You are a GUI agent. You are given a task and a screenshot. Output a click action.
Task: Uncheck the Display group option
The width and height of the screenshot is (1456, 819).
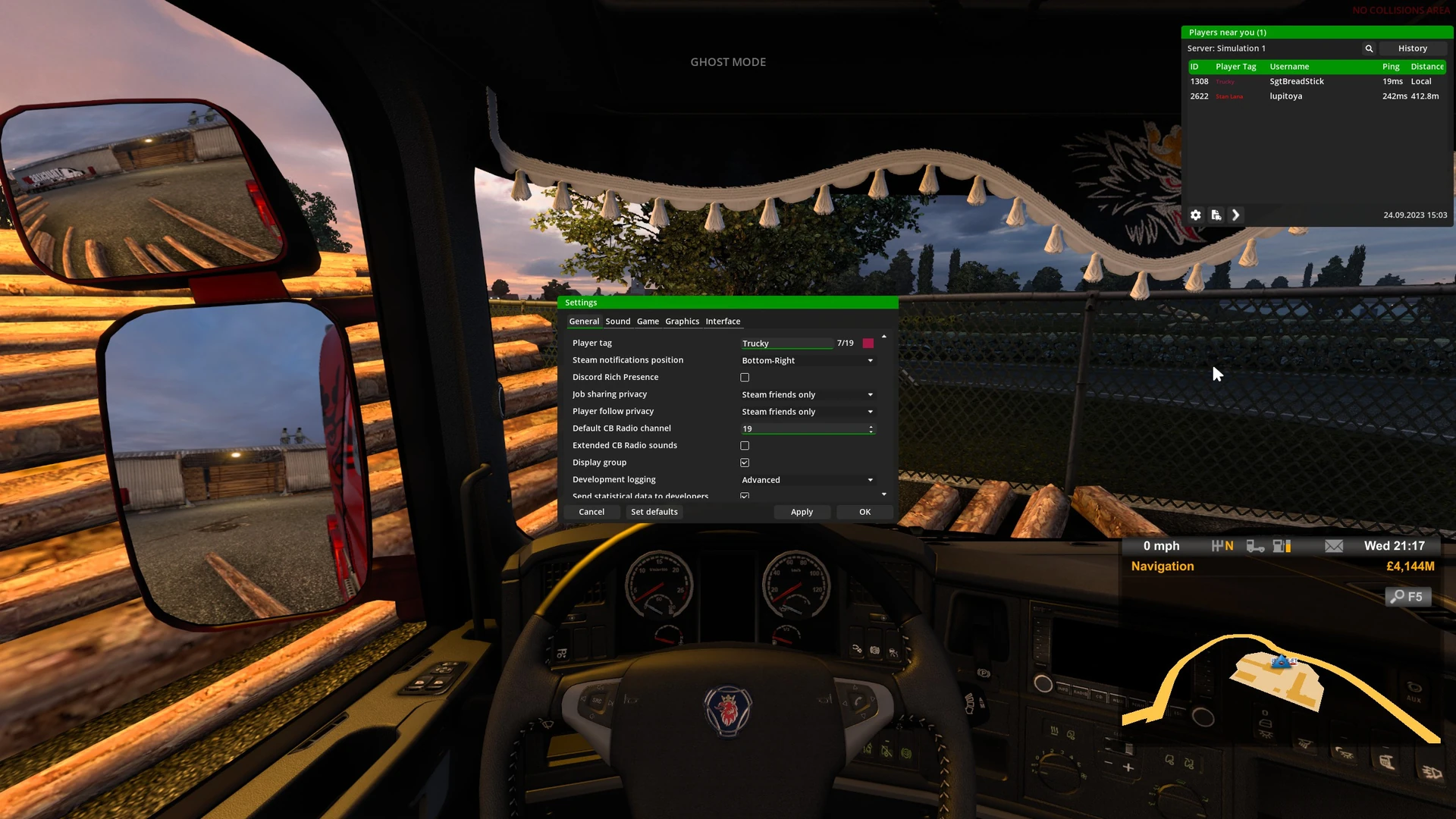pyautogui.click(x=745, y=463)
